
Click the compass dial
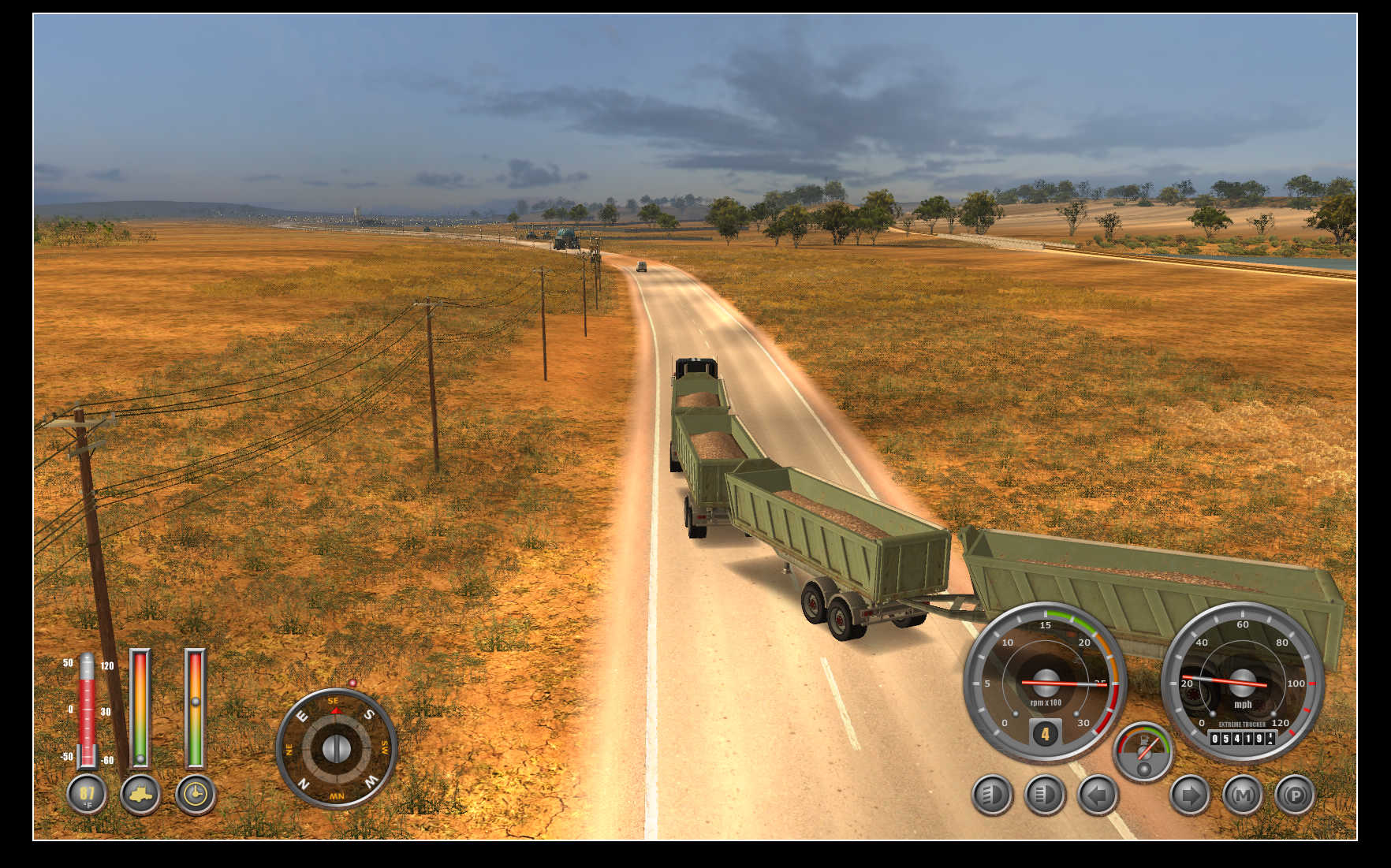click(x=337, y=747)
